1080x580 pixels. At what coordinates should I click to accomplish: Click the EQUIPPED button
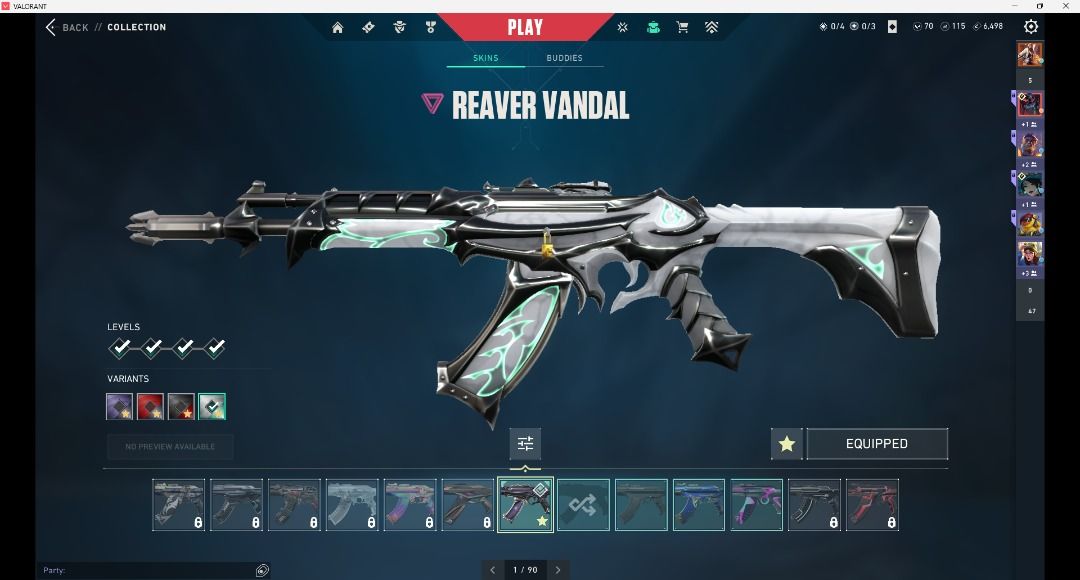pos(877,444)
